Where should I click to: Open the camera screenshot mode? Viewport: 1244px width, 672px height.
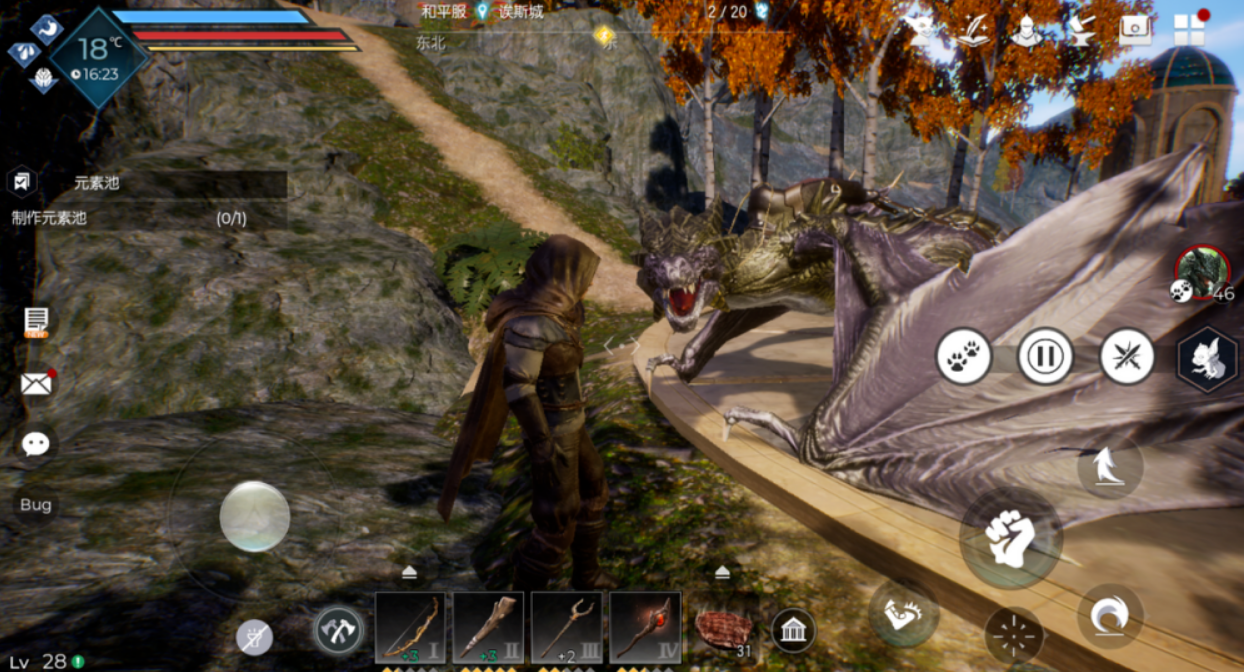click(1135, 29)
